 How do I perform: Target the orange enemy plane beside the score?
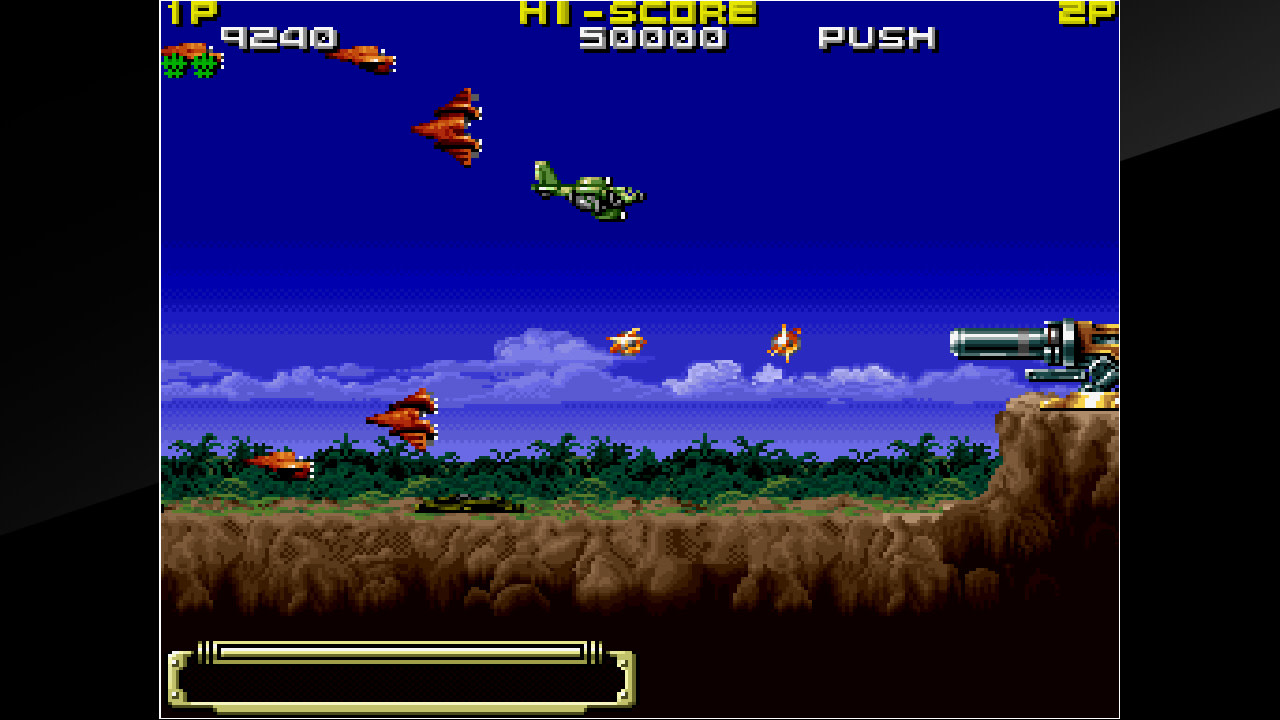[365, 58]
